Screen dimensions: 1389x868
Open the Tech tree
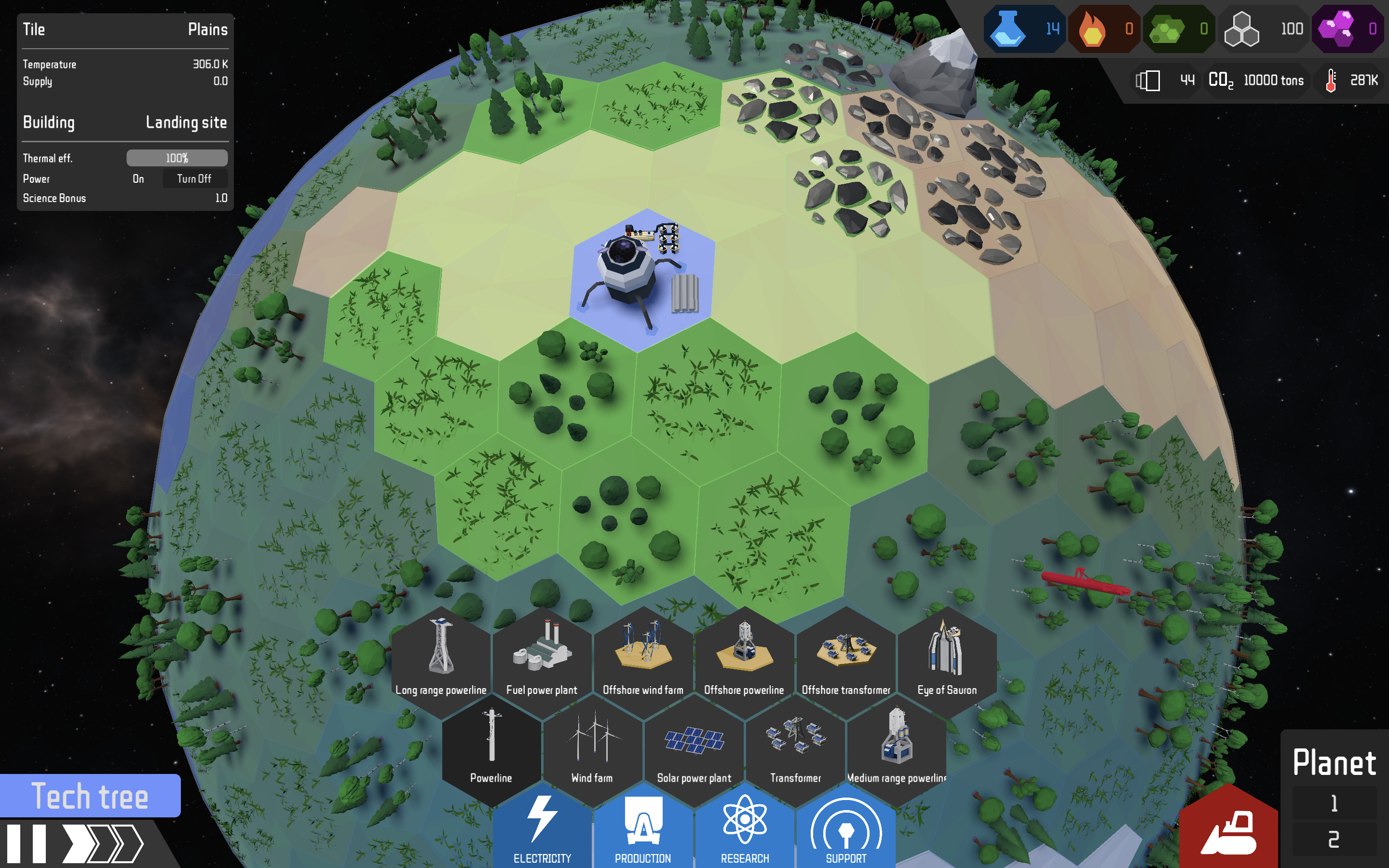pyautogui.click(x=90, y=796)
